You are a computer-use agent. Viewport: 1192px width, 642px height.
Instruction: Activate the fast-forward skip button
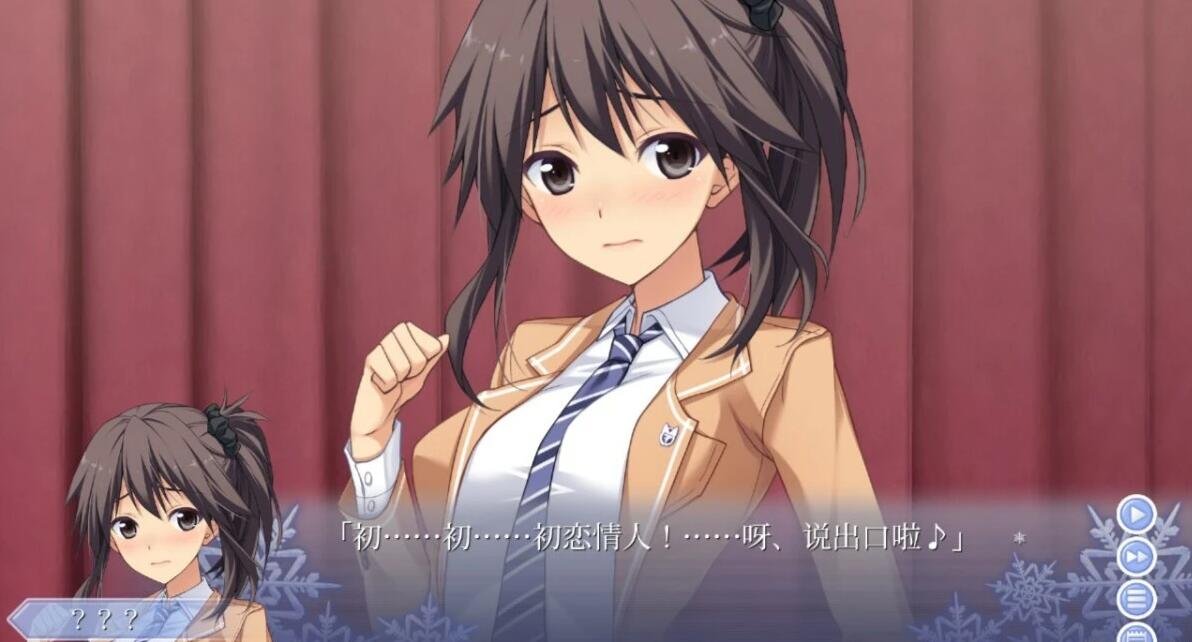1136,557
